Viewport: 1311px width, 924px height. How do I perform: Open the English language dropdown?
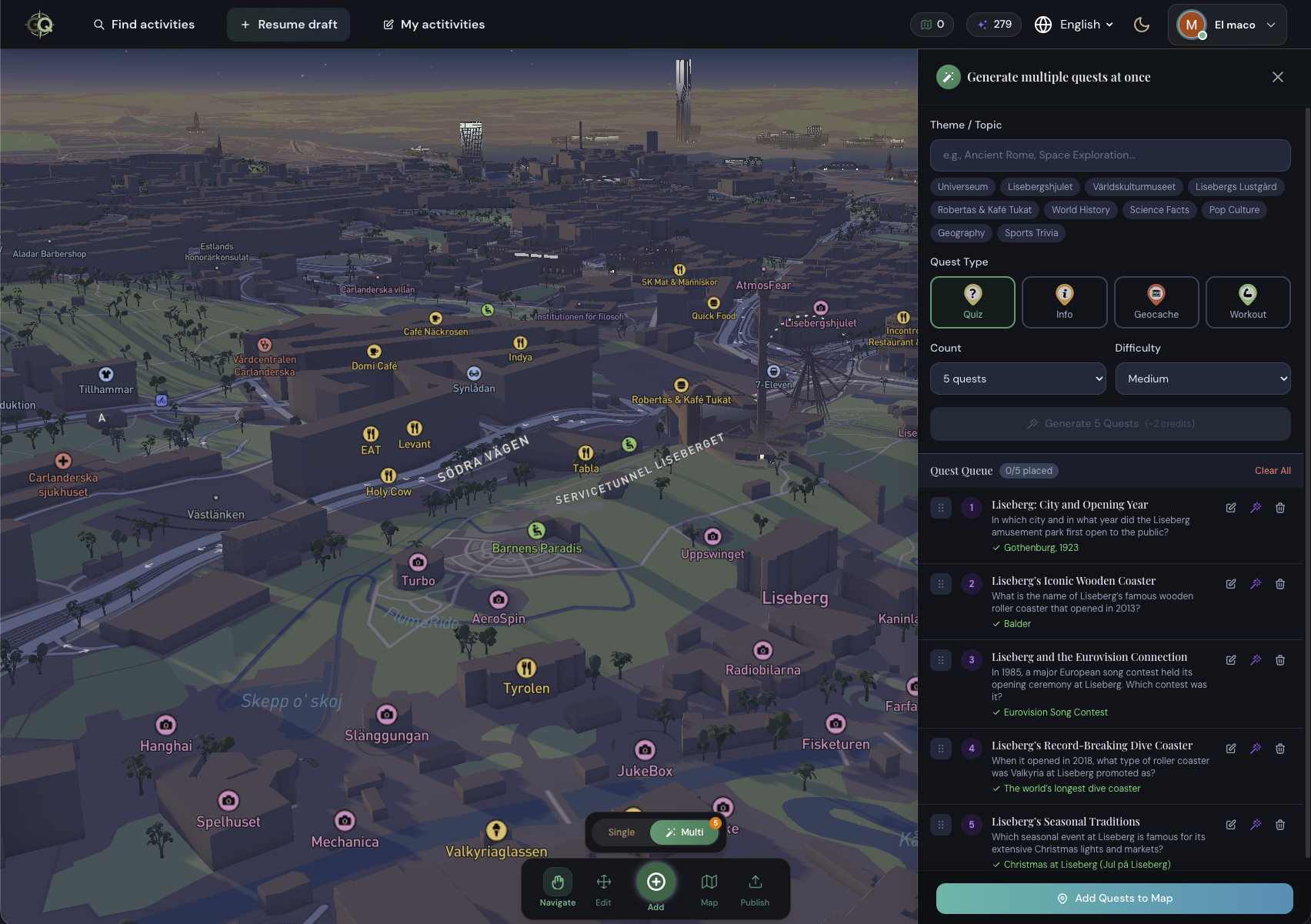coord(1074,25)
